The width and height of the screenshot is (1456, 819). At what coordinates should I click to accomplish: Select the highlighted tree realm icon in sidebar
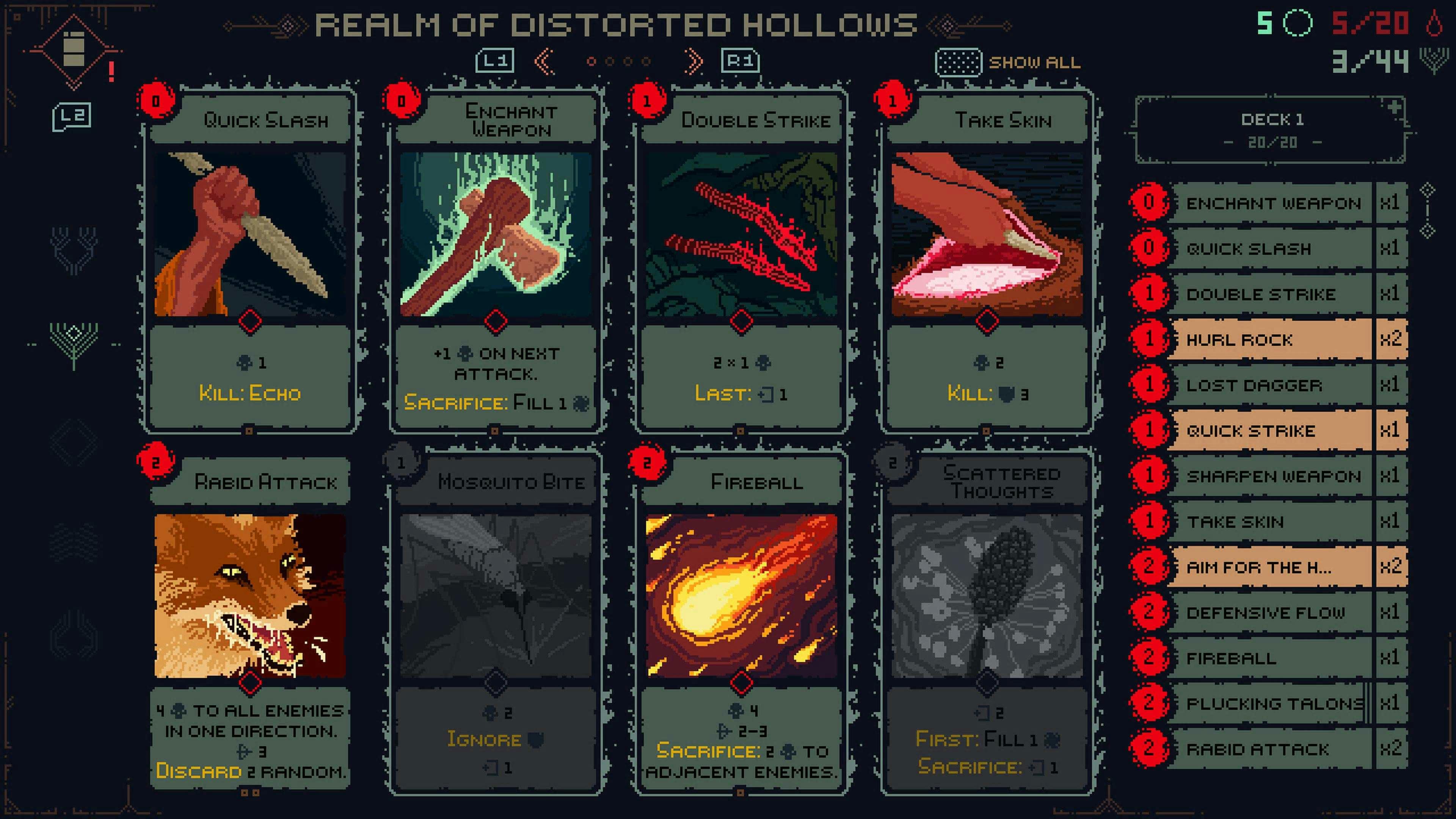tap(74, 343)
